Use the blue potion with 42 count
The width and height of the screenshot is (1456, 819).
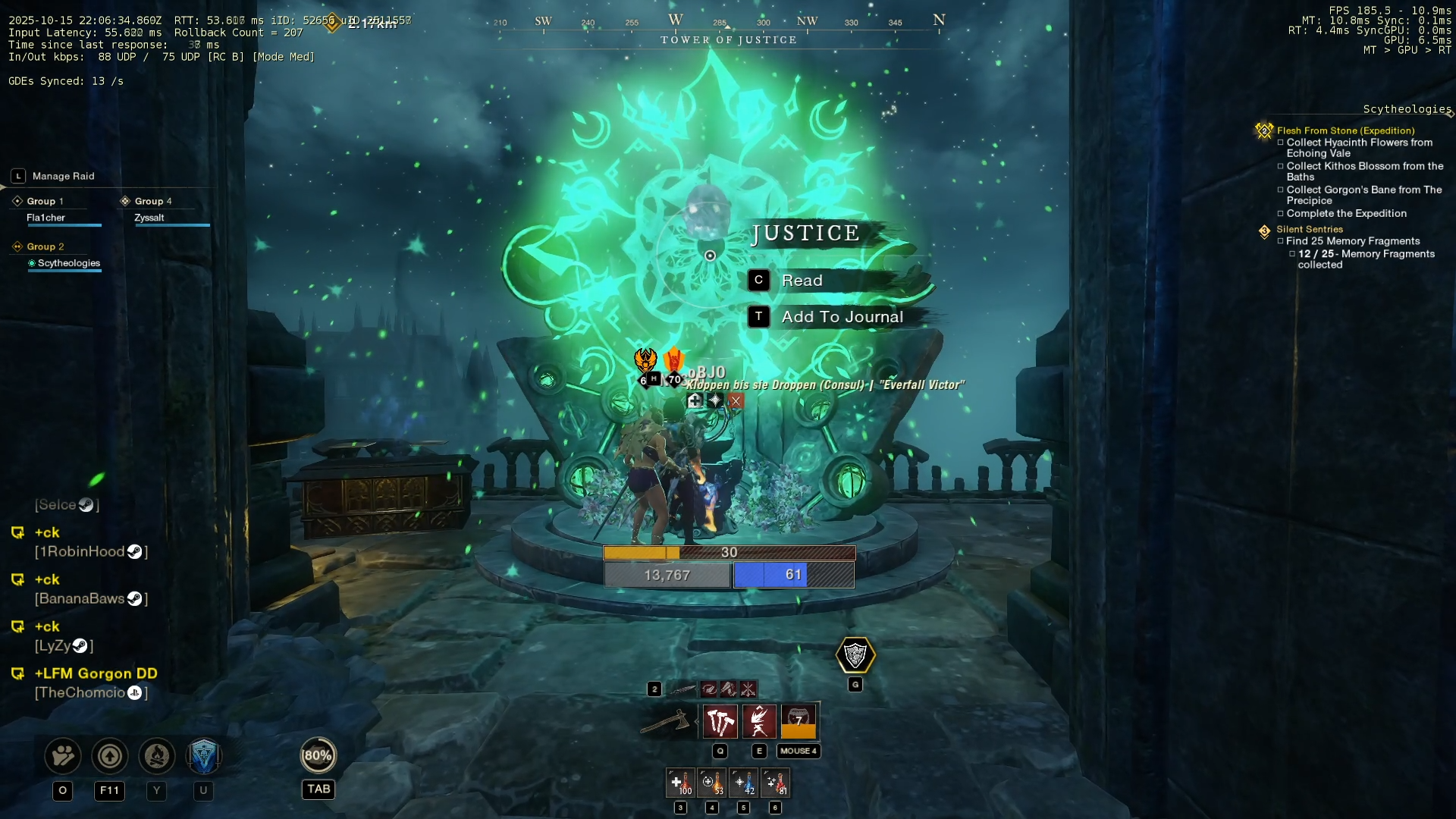(743, 783)
